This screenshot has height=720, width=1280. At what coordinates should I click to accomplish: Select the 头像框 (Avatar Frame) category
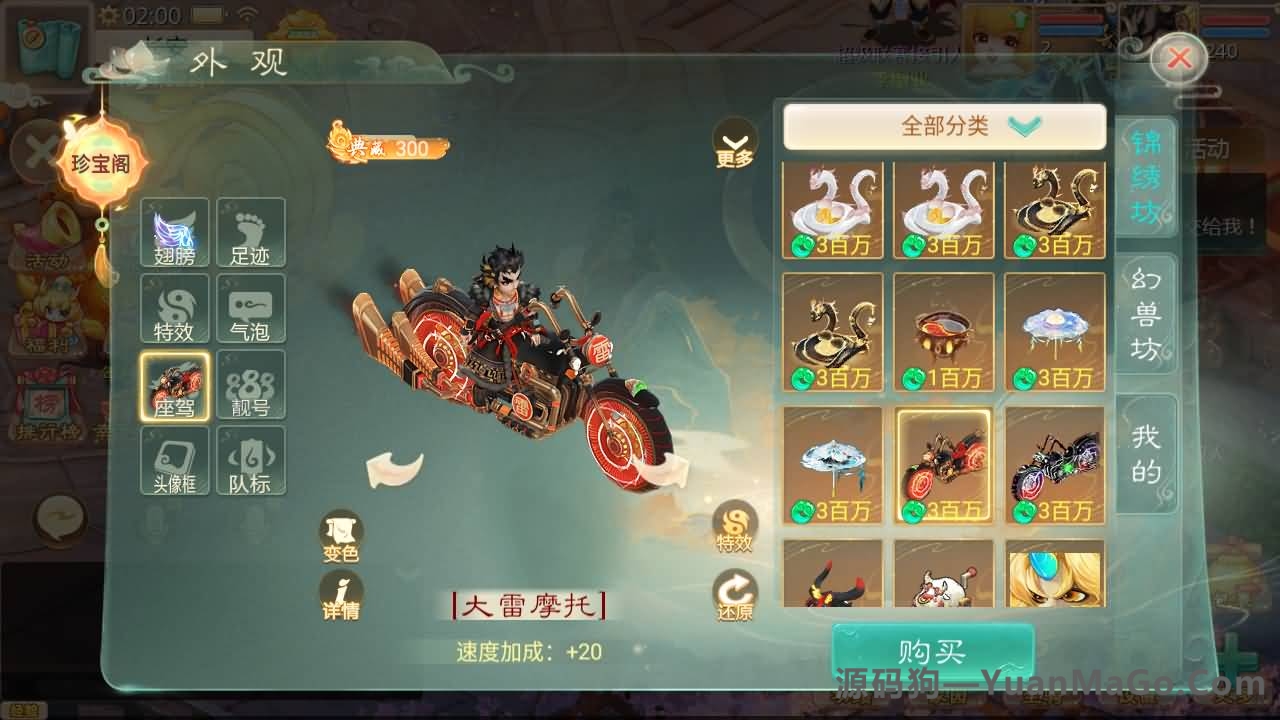(x=174, y=461)
